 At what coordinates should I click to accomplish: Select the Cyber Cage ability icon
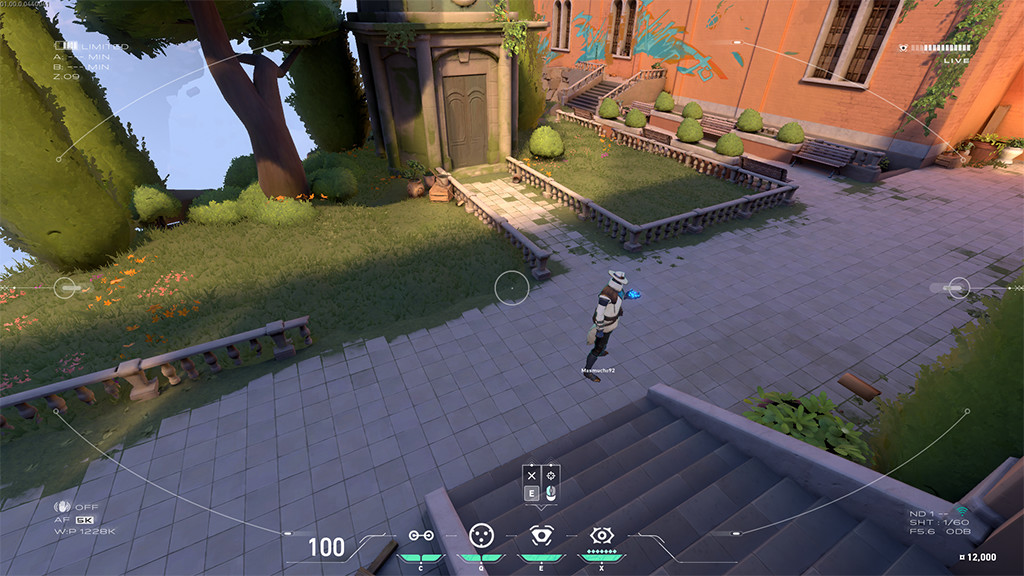pos(481,535)
